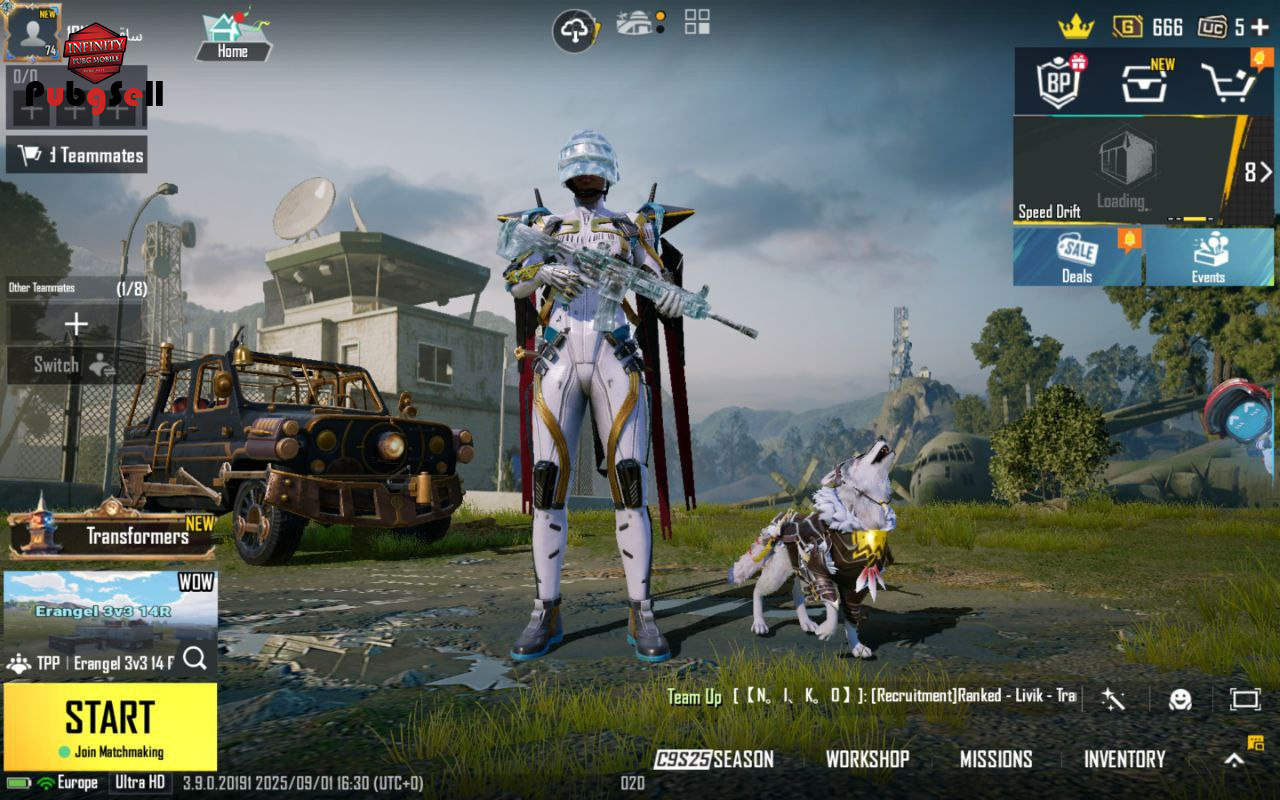This screenshot has height=800, width=1280.
Task: Select the Erangel 3v3 map mode thumbnail
Action: coord(110,612)
